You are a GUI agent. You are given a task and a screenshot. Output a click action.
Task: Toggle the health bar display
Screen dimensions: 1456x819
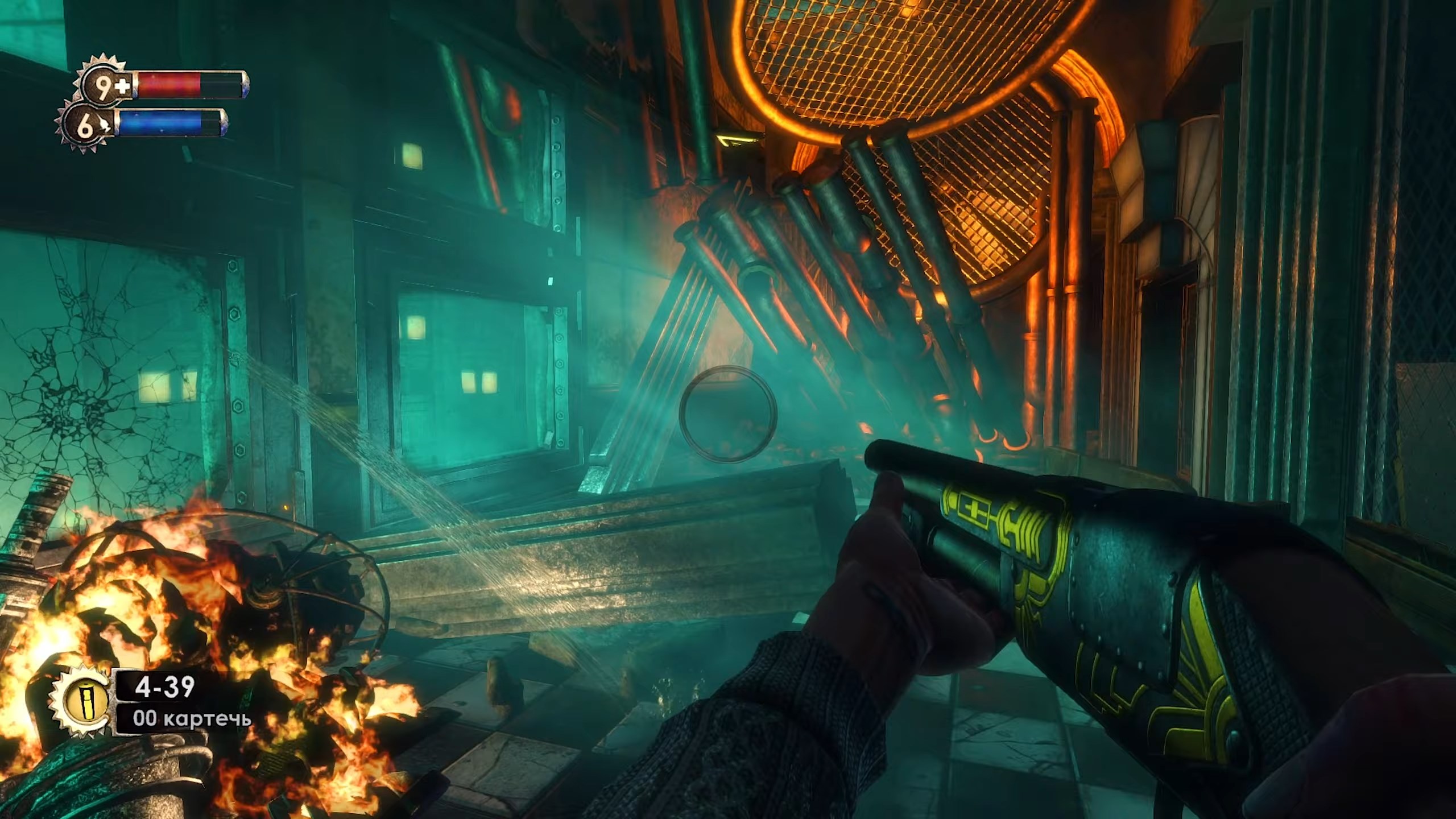[171, 84]
